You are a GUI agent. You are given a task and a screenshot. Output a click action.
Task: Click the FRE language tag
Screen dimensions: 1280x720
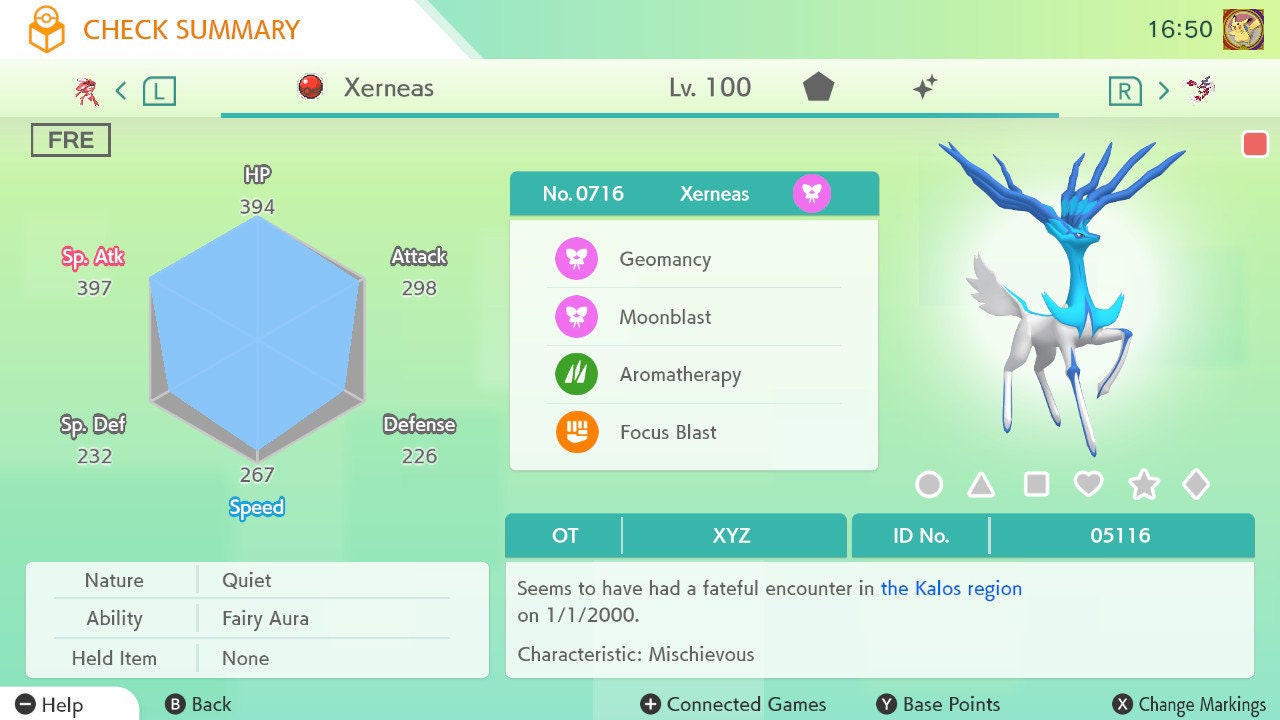click(70, 141)
